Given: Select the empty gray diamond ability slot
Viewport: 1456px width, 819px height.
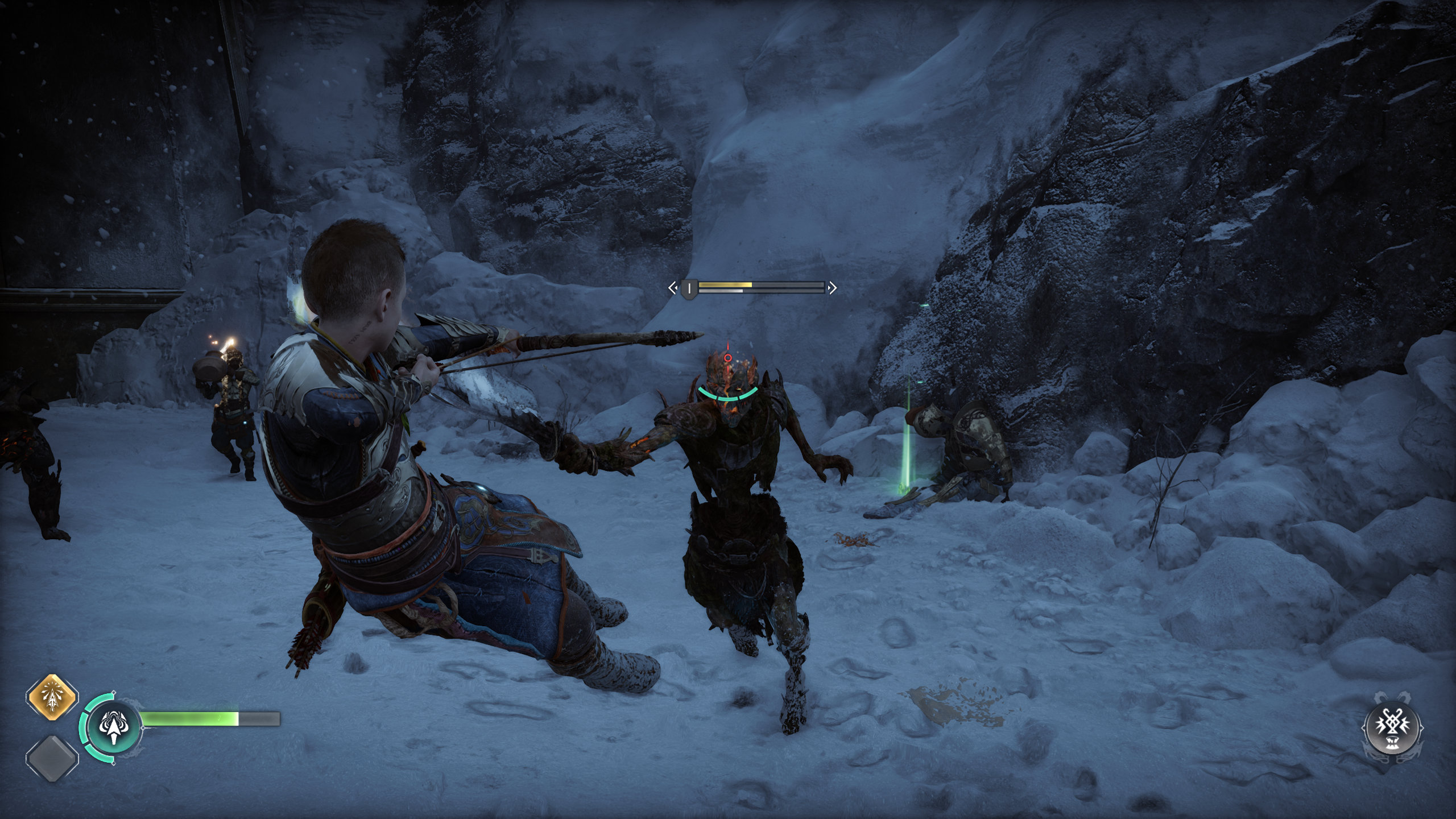Looking at the screenshot, I should (52, 758).
